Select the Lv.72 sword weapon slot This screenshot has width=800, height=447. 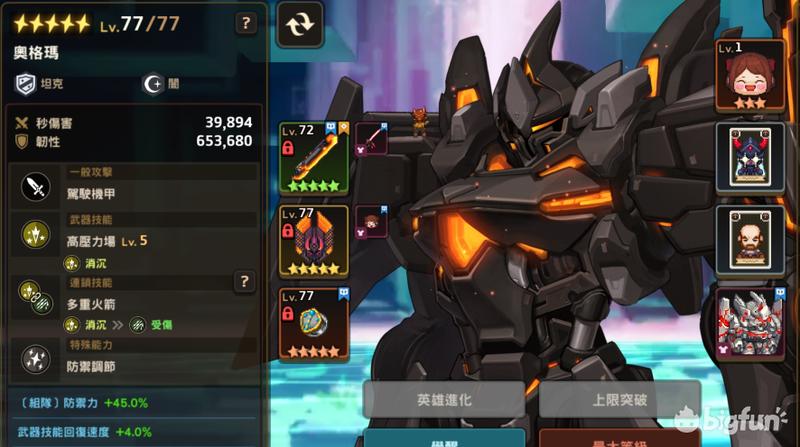pos(313,157)
